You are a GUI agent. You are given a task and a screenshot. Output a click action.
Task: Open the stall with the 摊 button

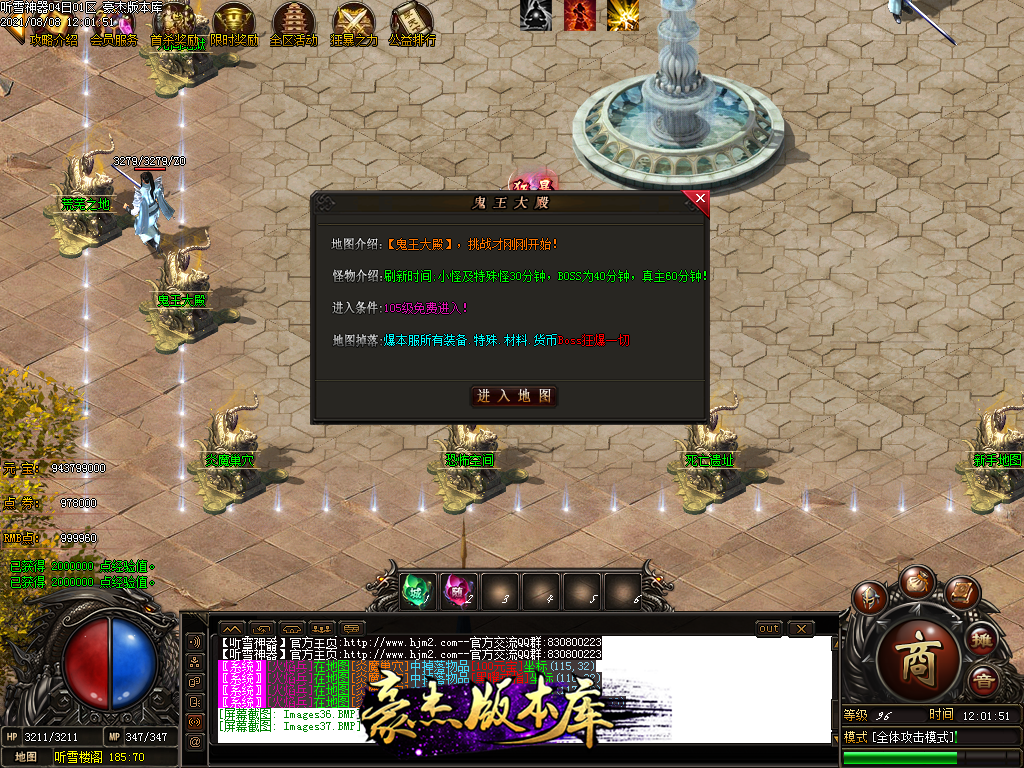(x=982, y=638)
